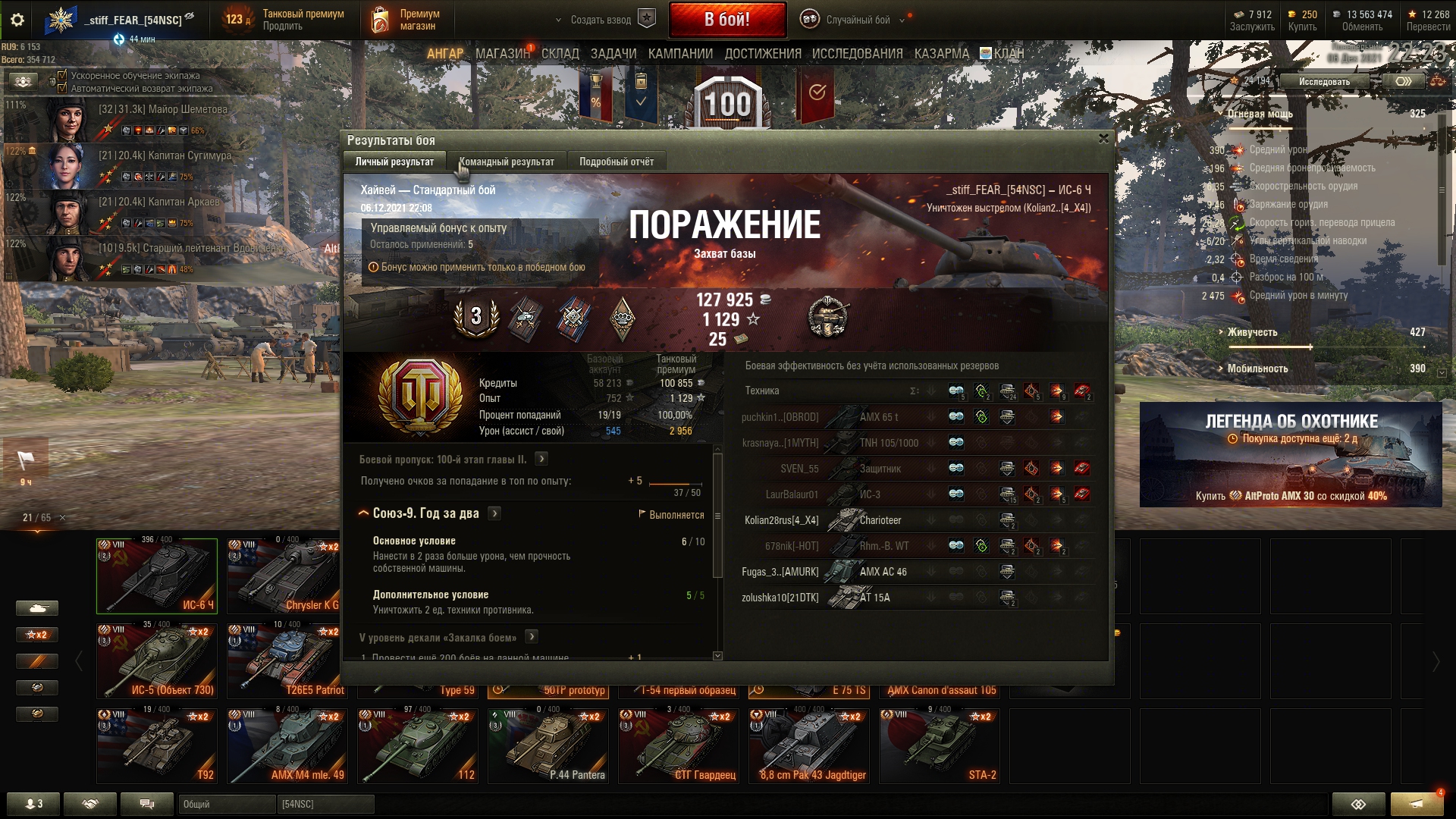Go to the МАГАЗИН section
Viewport: 1456px width, 819px height.
tap(502, 54)
